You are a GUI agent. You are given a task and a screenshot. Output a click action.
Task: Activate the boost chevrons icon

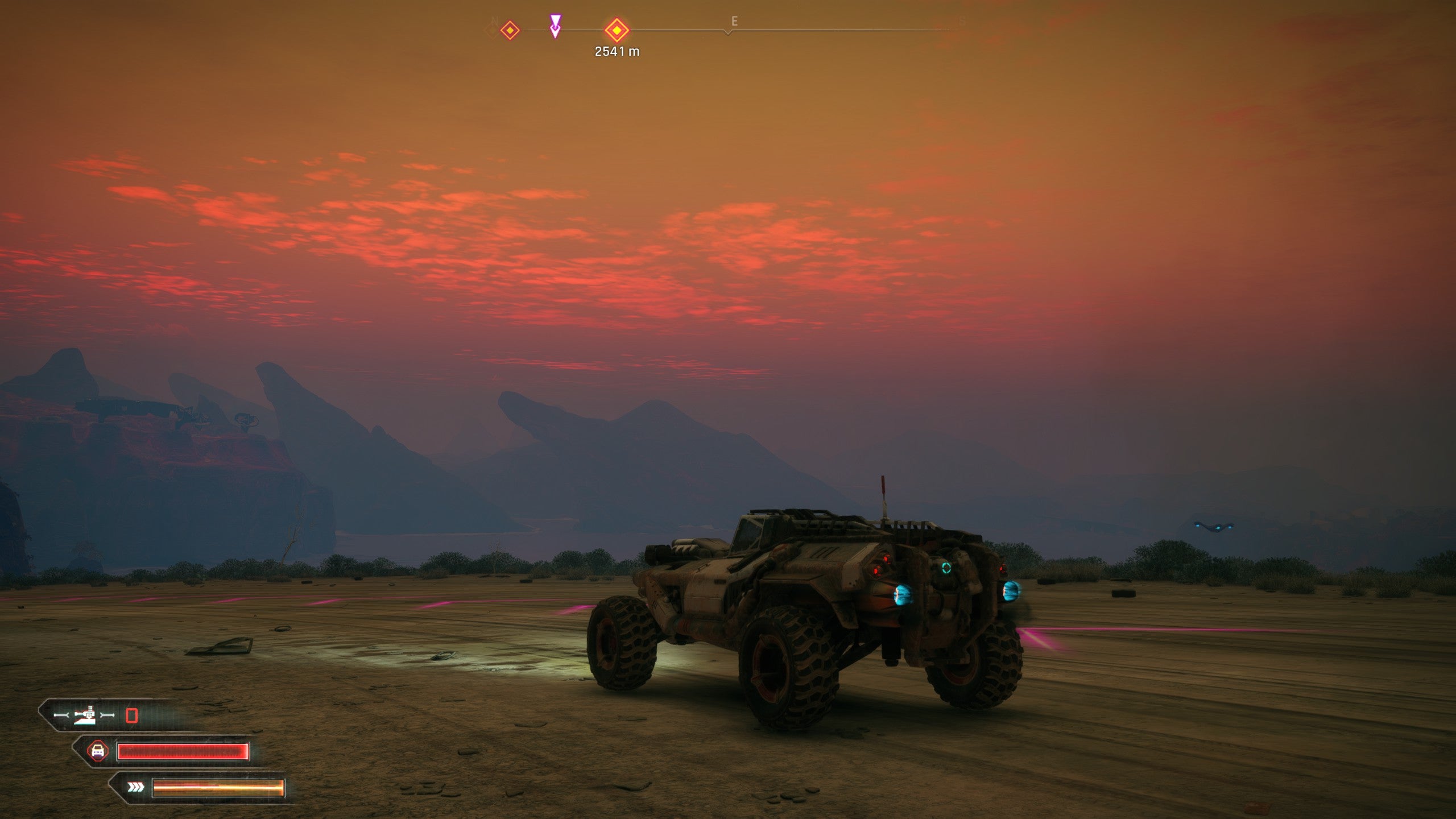point(135,787)
